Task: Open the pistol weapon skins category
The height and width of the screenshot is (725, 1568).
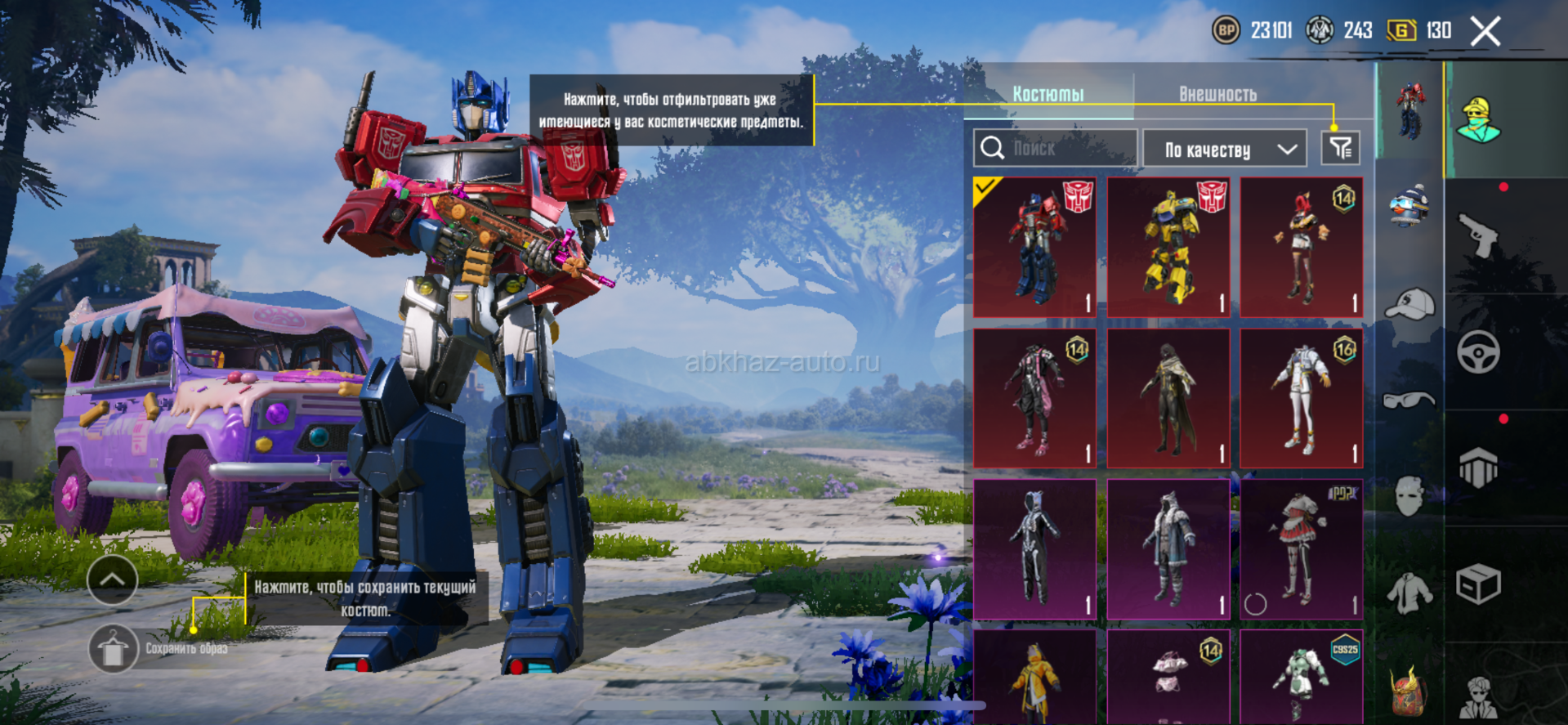Action: [1478, 235]
